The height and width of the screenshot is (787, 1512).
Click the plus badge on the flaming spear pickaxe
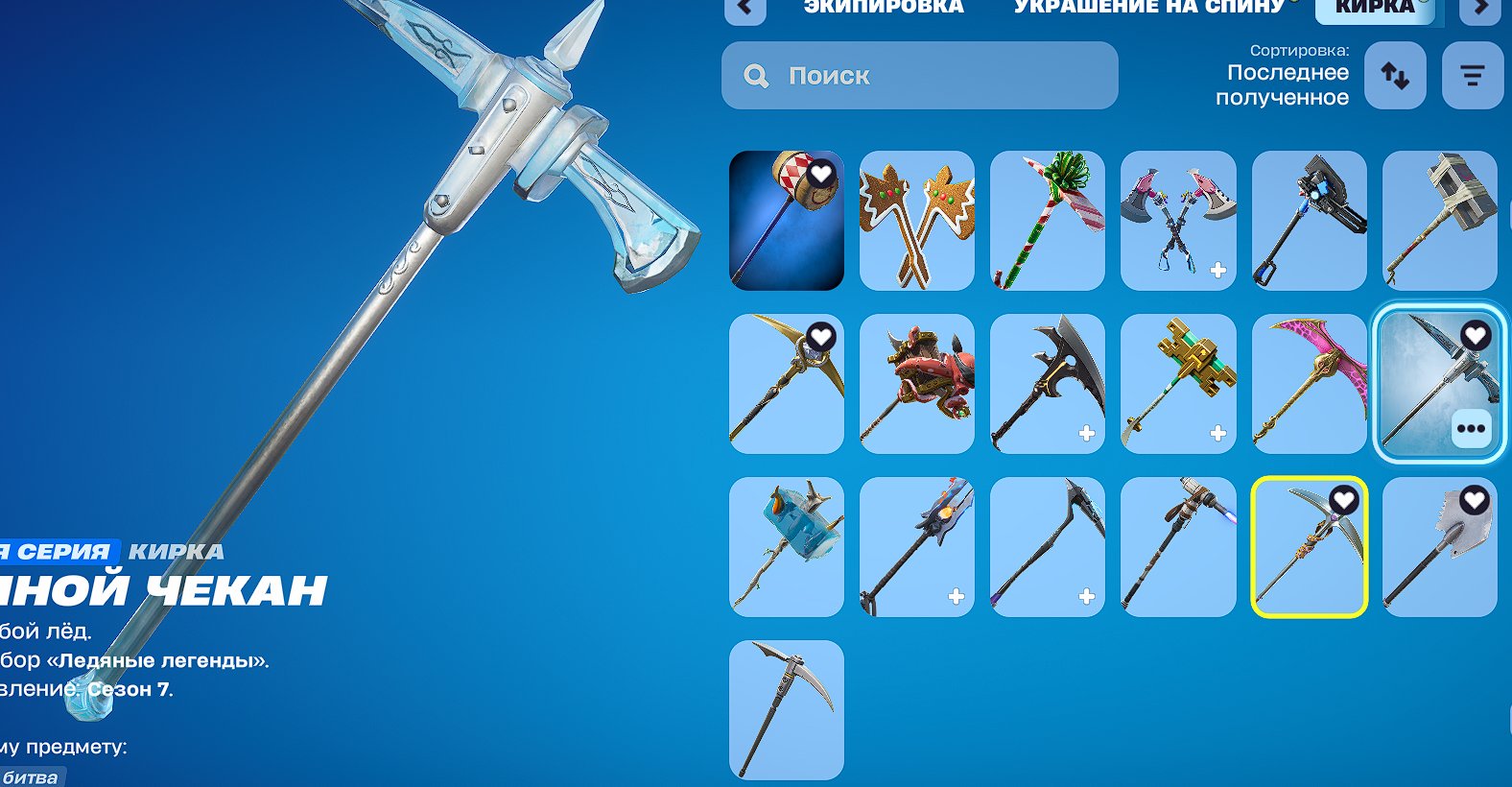pos(956,596)
